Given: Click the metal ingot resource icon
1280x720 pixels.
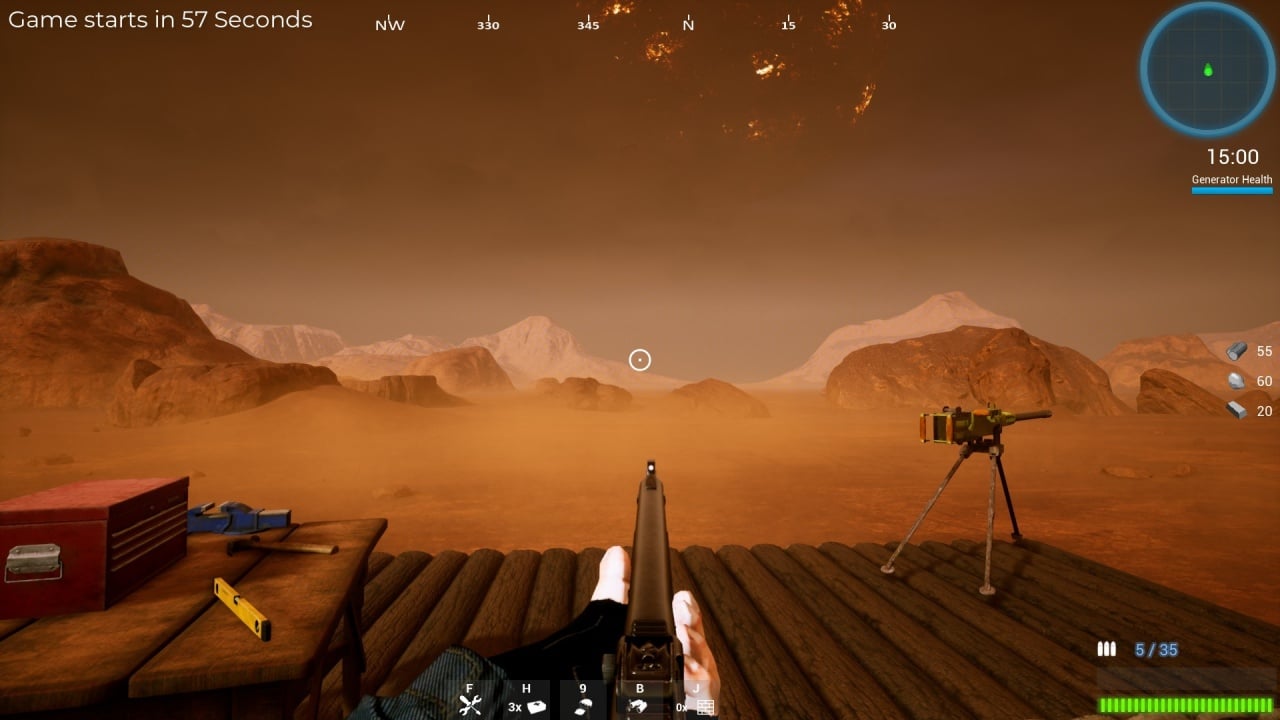Looking at the screenshot, I should [1237, 411].
